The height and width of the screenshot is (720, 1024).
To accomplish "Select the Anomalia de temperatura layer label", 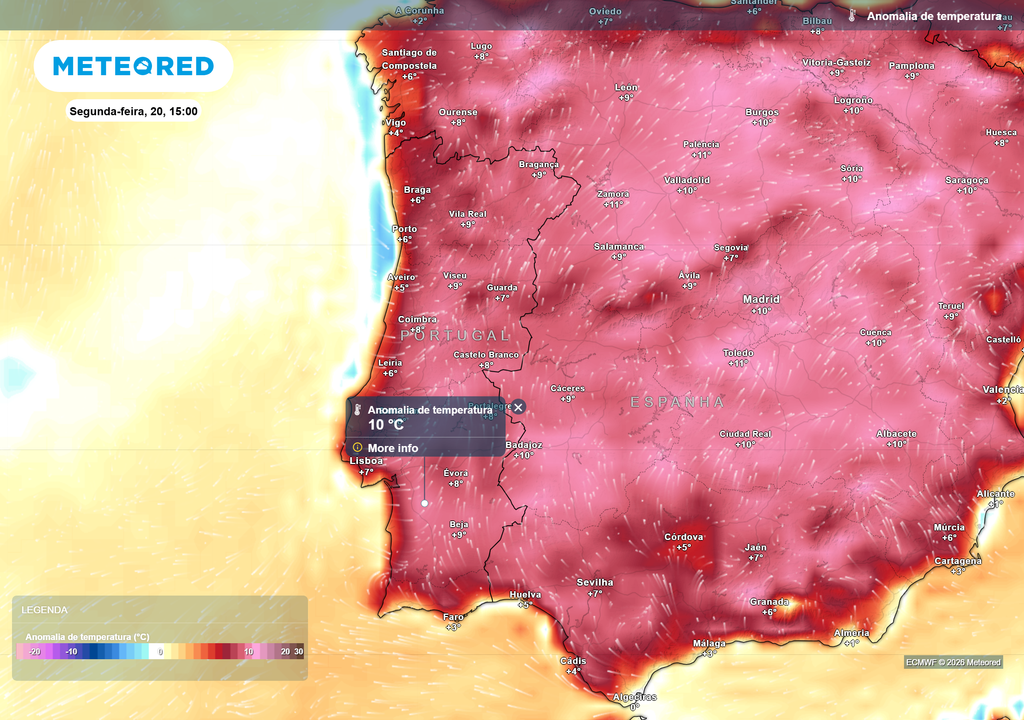I will 933,16.
